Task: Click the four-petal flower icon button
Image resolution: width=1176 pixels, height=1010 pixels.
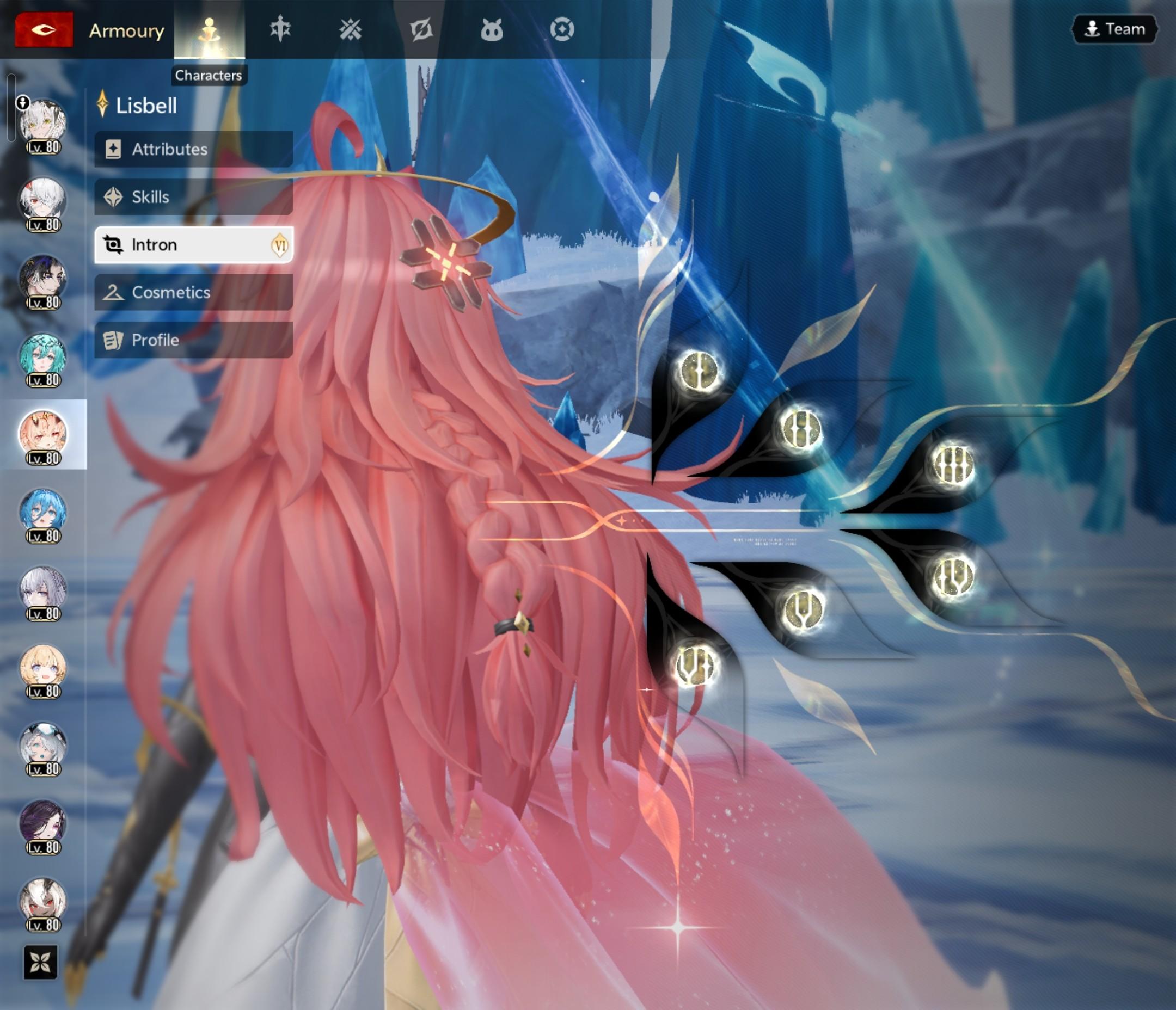Action: (x=41, y=962)
